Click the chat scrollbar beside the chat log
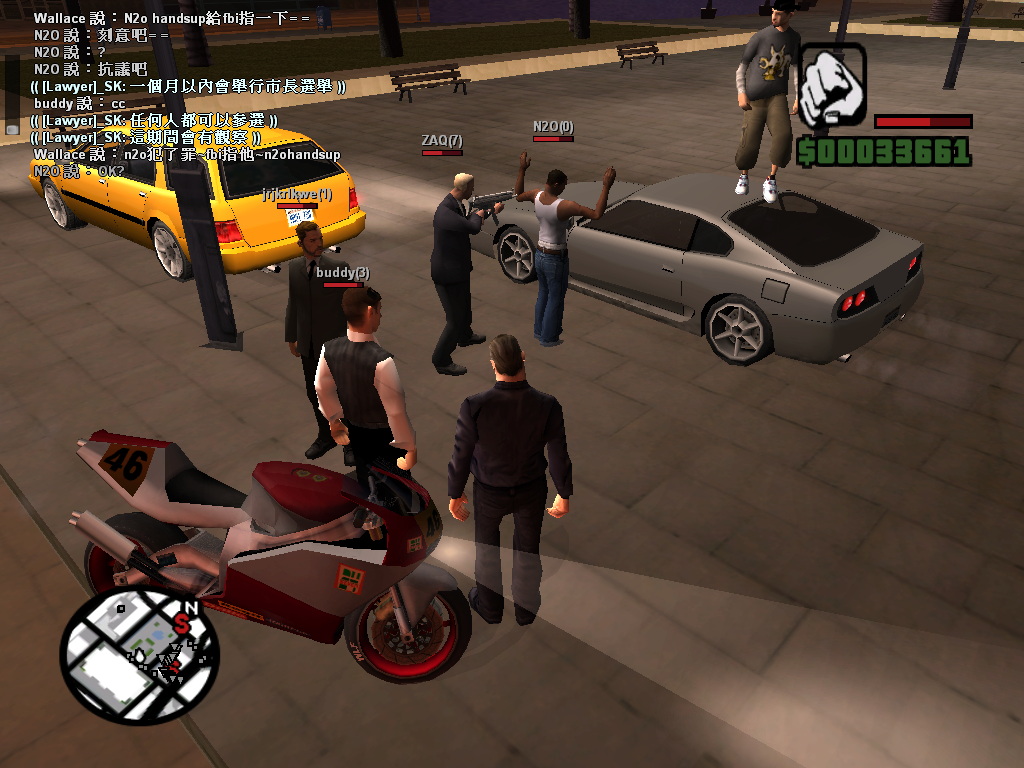Image resolution: width=1024 pixels, height=768 pixels. [12, 94]
